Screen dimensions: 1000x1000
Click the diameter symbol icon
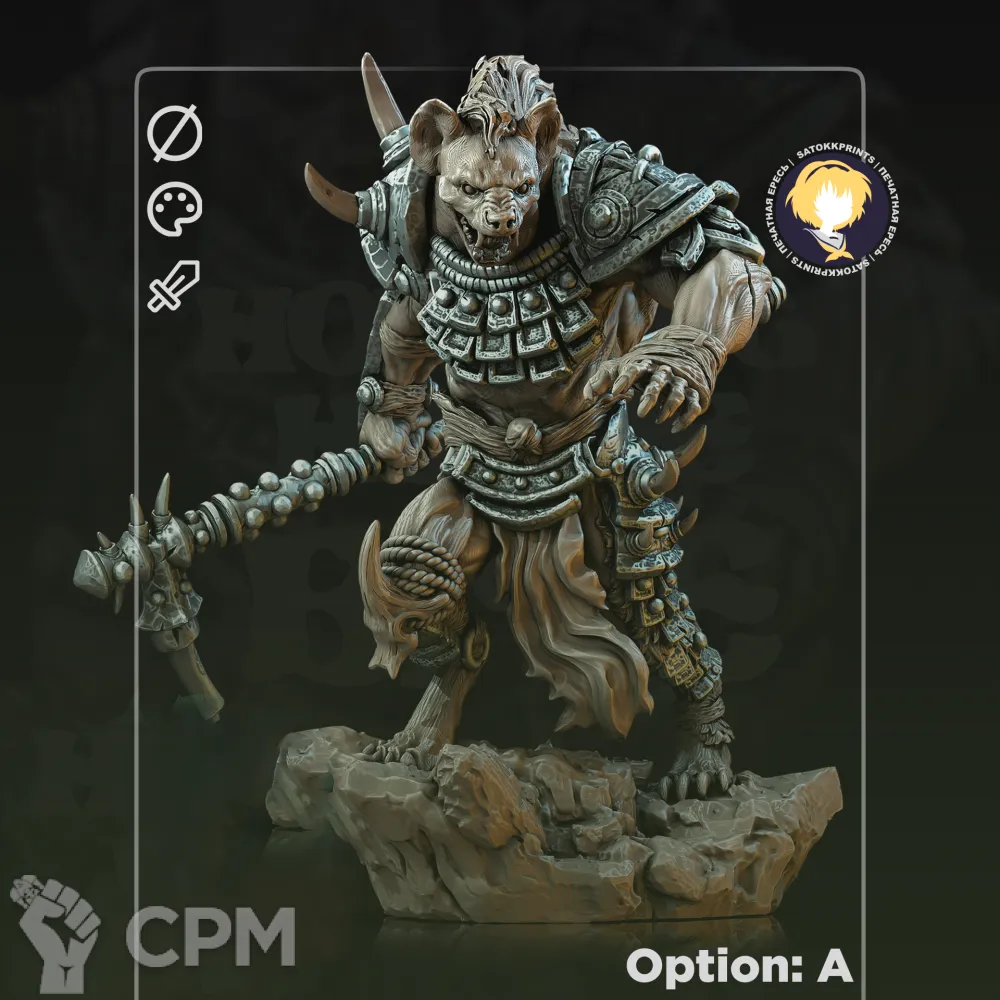coord(175,135)
